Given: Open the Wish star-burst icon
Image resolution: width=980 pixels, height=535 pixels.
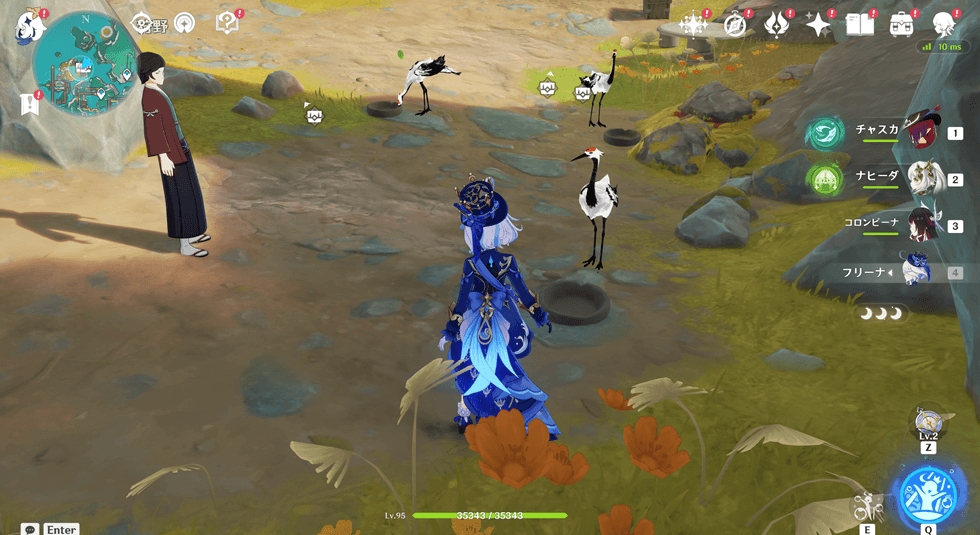Looking at the screenshot, I should (x=692, y=25).
